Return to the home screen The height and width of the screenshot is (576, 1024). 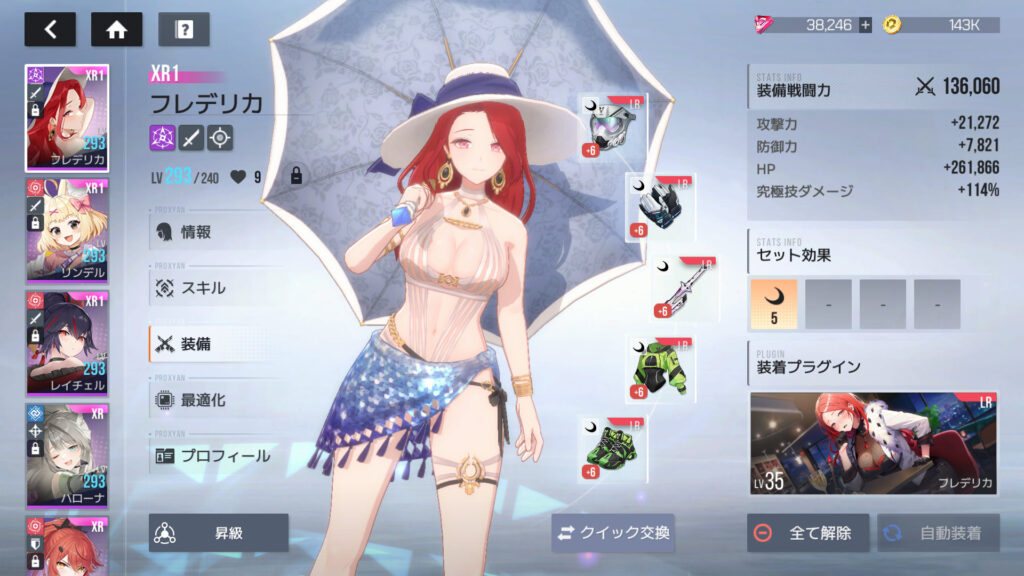click(x=116, y=29)
